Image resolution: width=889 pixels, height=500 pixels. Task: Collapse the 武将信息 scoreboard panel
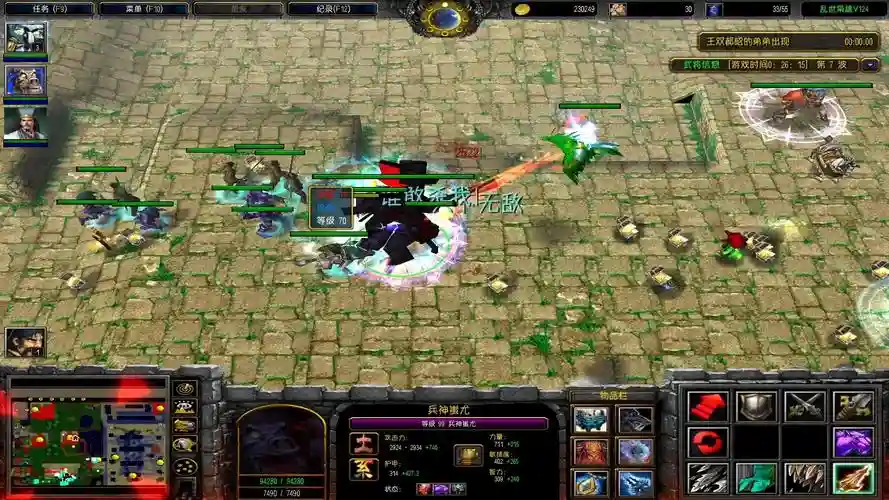870,65
